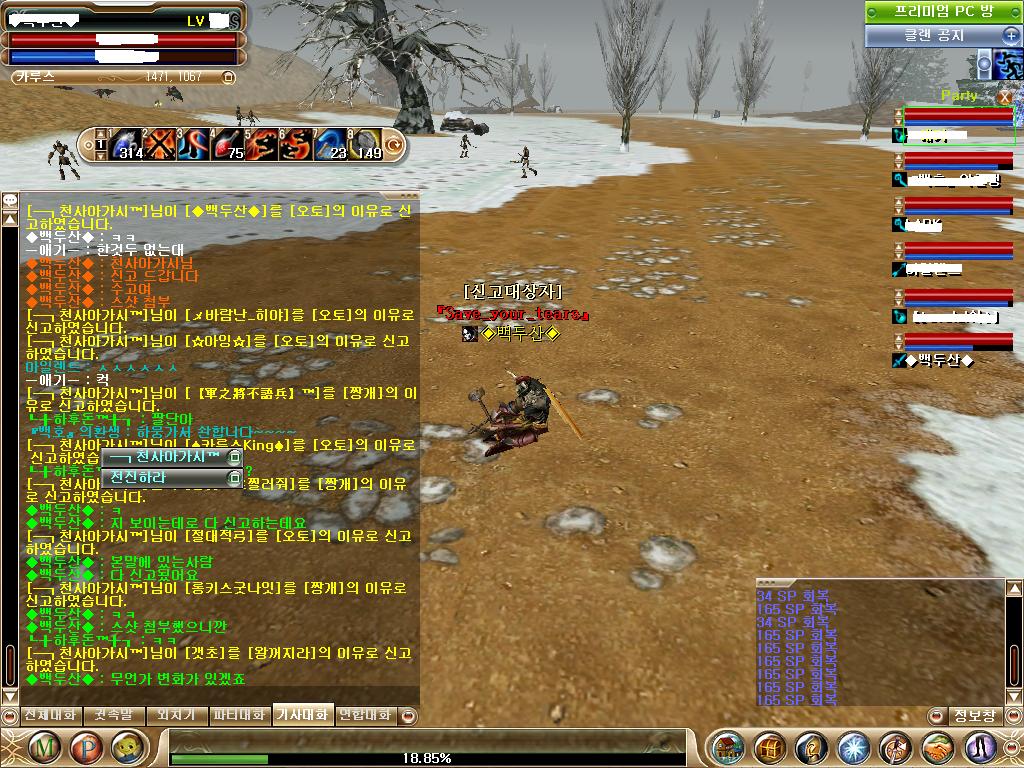Open the green M menu button
Image resolution: width=1024 pixels, height=768 pixels.
coord(44,746)
